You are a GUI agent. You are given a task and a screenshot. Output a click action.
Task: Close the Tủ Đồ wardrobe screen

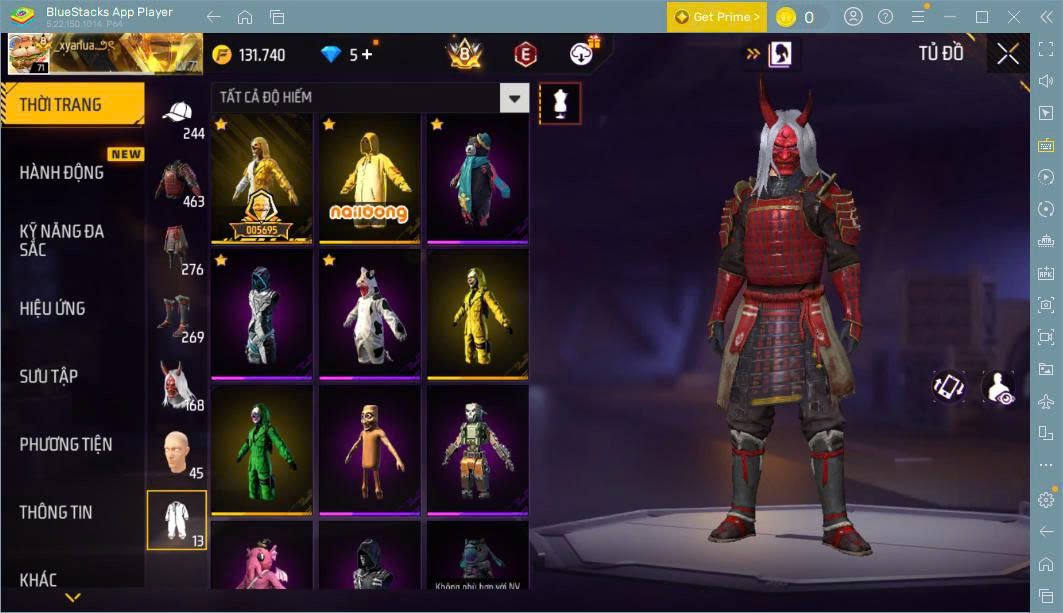(1007, 54)
